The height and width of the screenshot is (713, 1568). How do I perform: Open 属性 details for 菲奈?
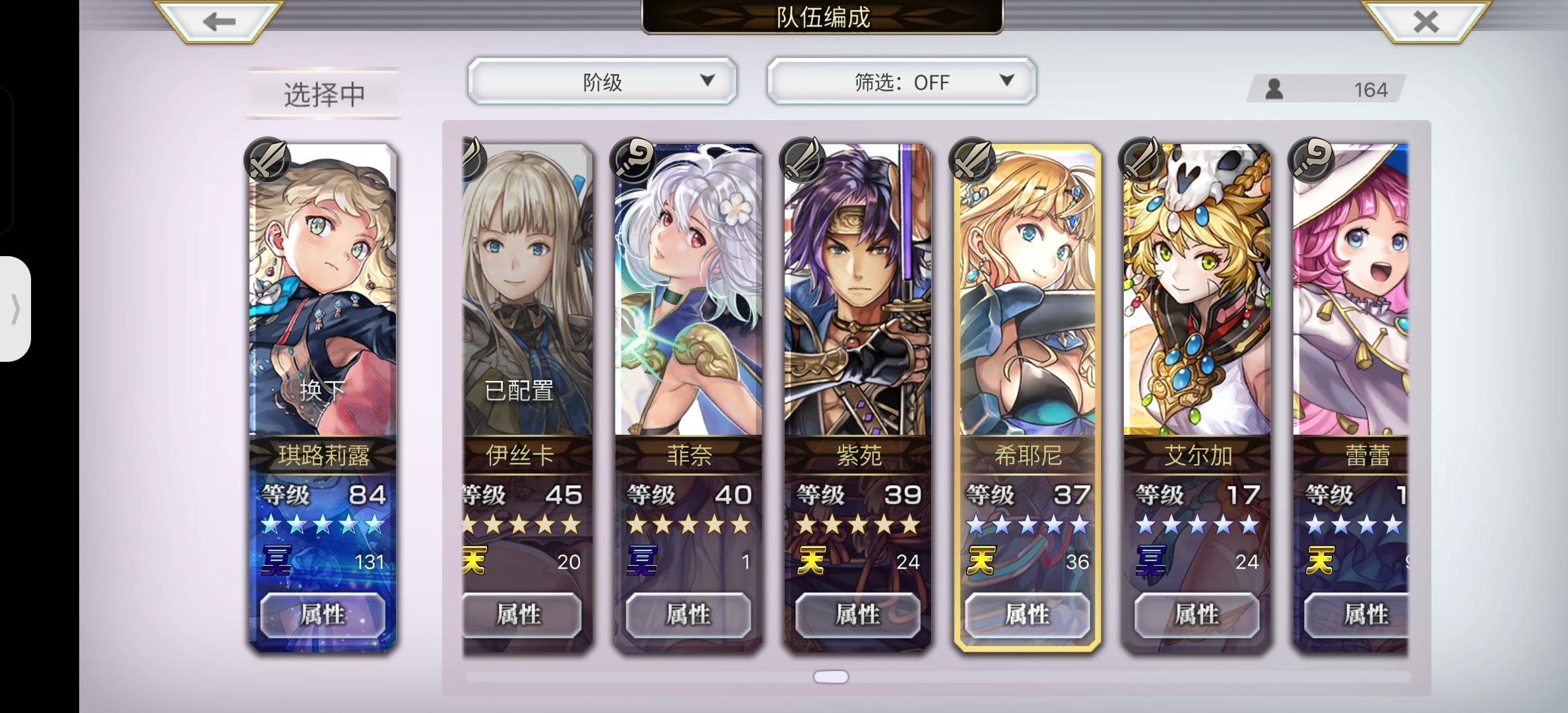click(x=690, y=616)
